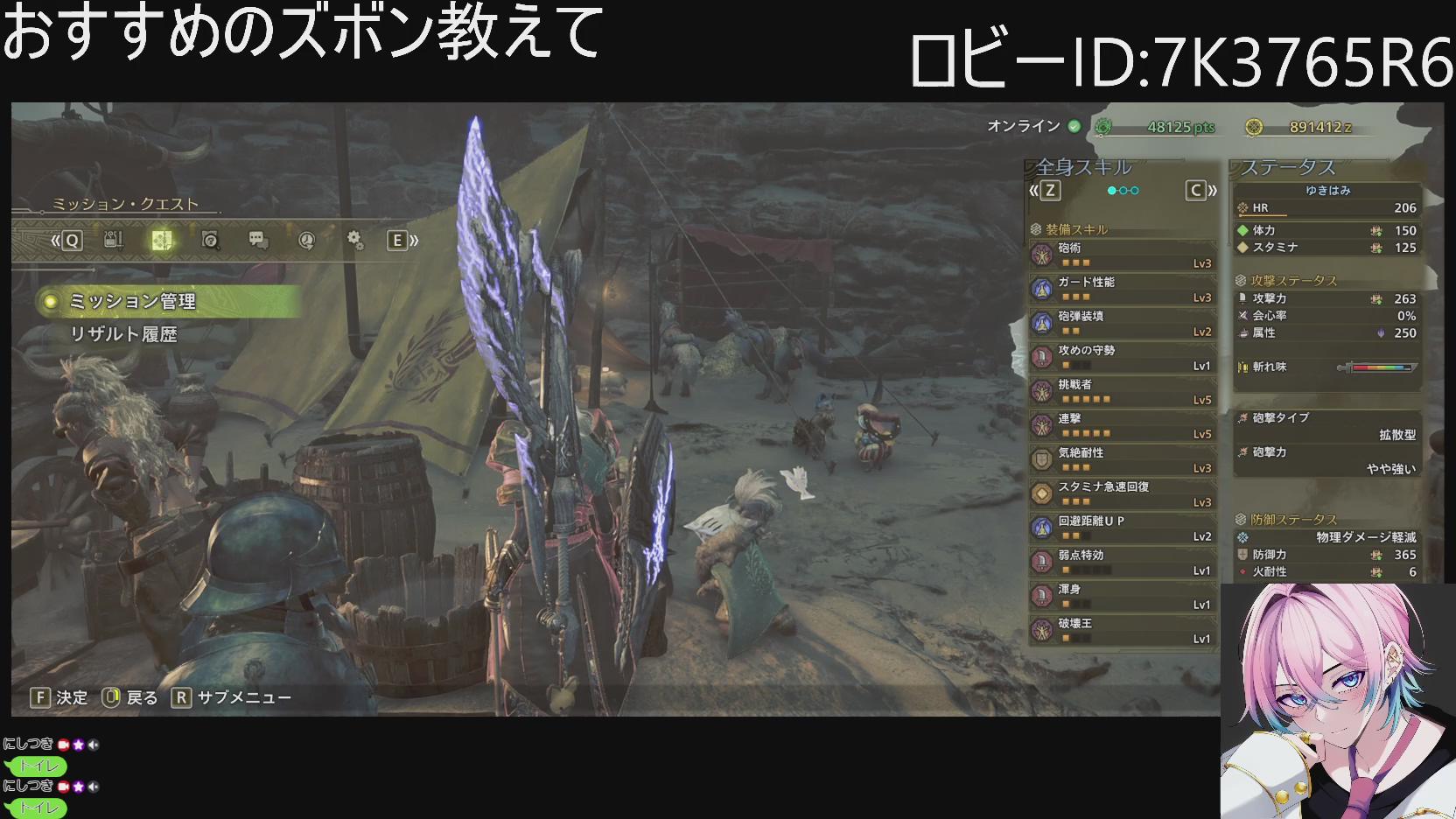Open リザルト履歴 from the mission menu

(x=122, y=333)
